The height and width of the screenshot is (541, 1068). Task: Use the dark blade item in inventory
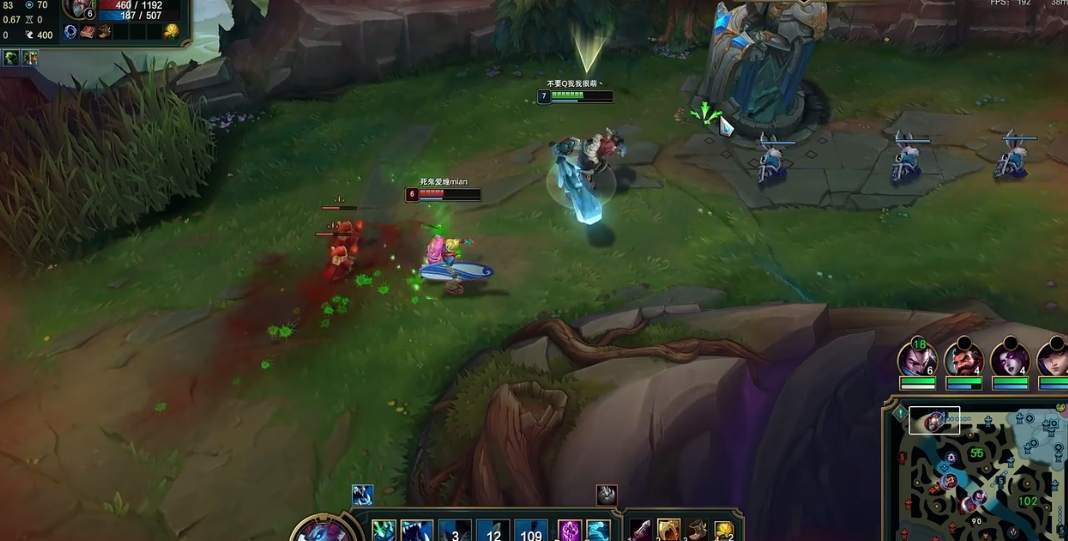[640, 531]
